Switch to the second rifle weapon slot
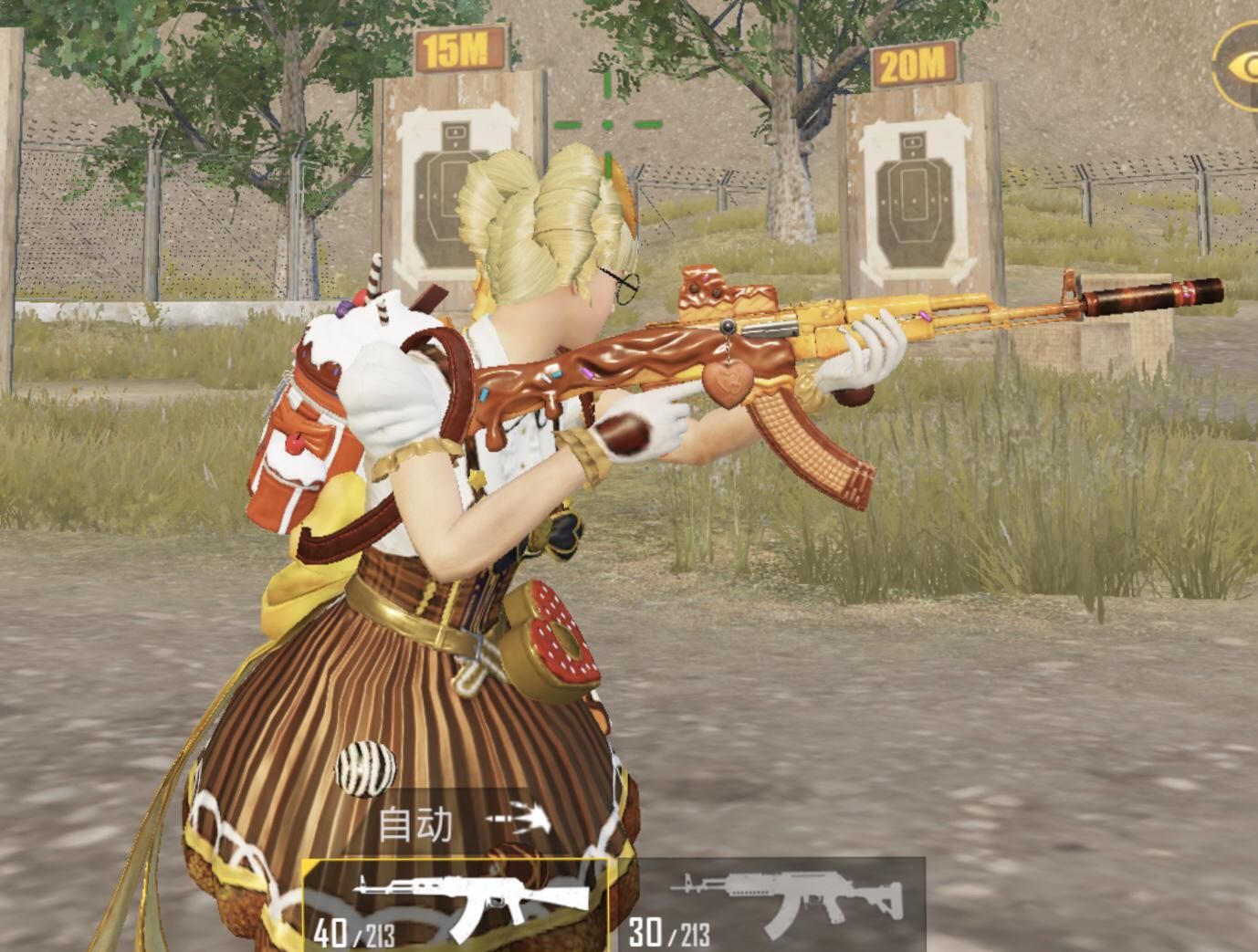 point(776,905)
